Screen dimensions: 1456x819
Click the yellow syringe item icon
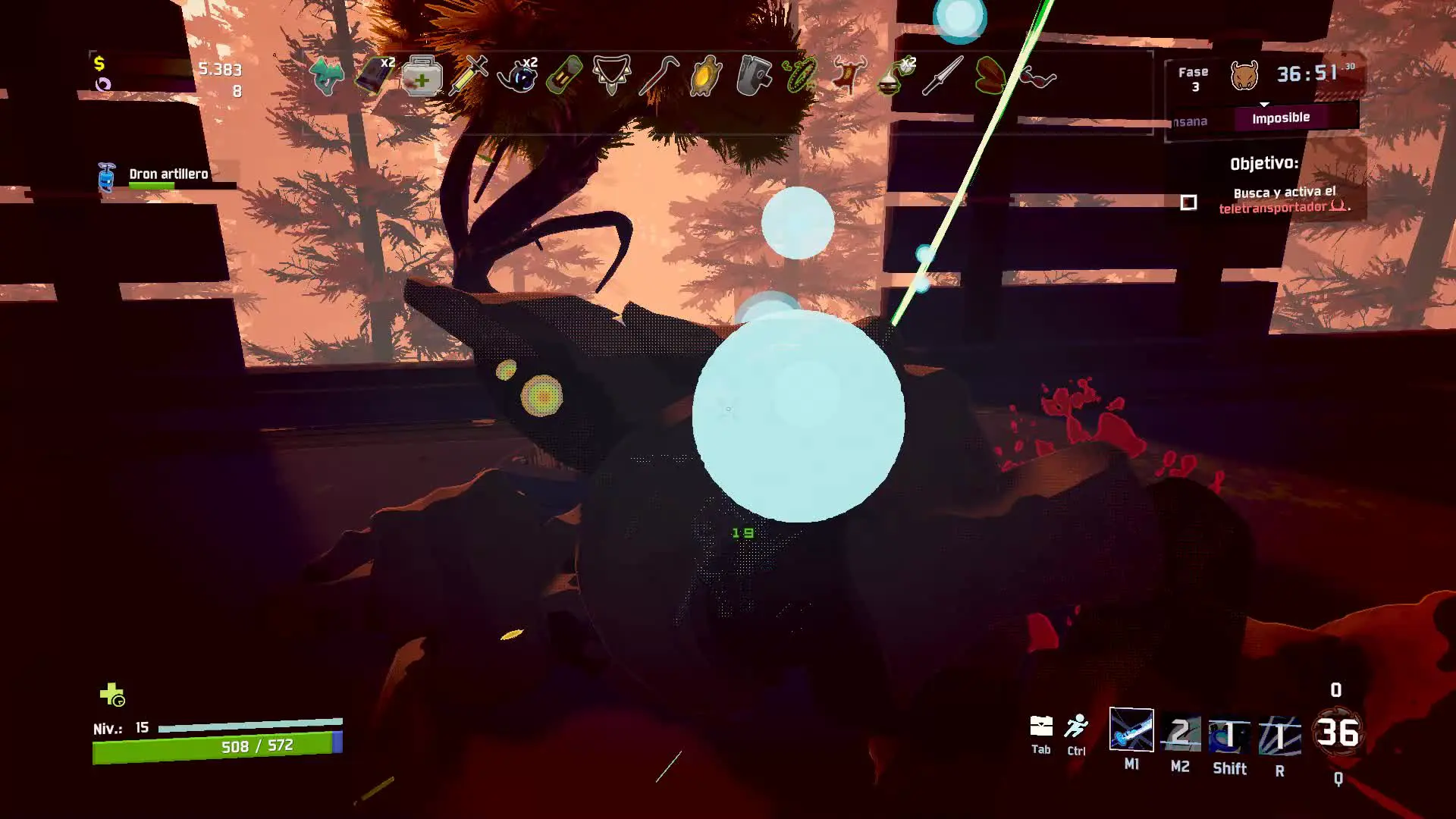coord(469,76)
